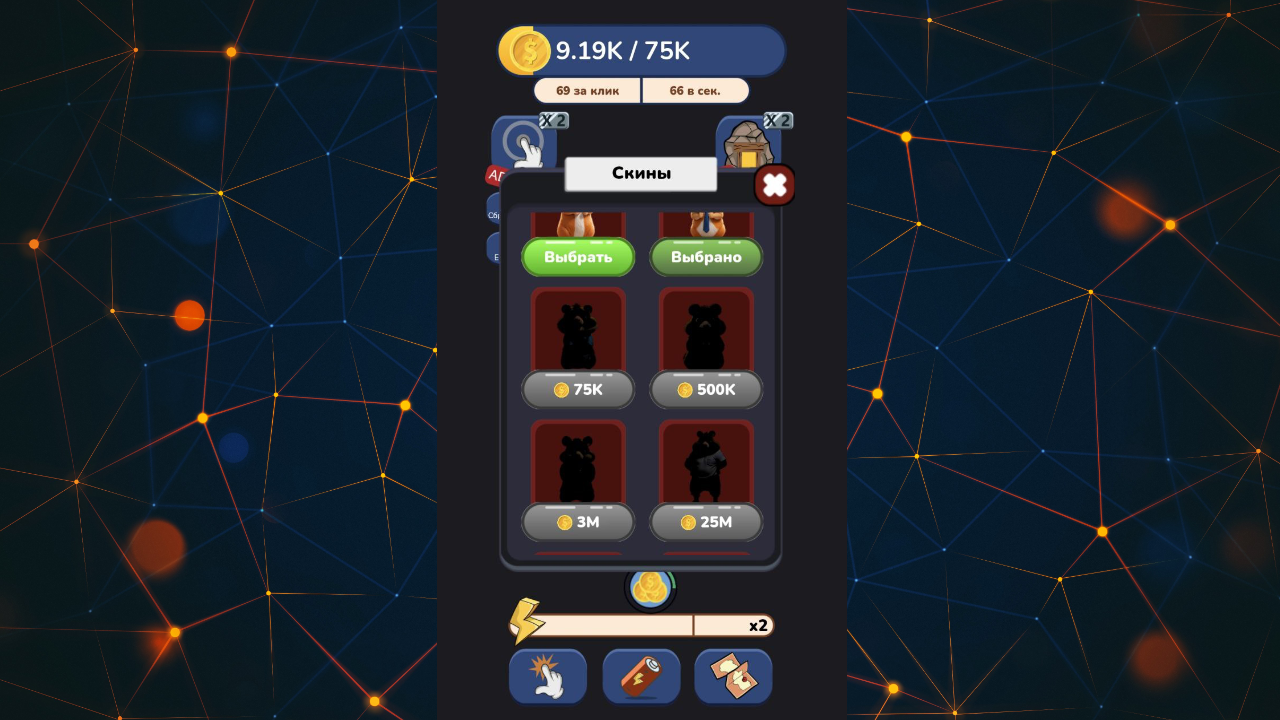Image resolution: width=1280 pixels, height=720 pixels.
Task: Unlock the 75K skin
Action: [x=577, y=390]
